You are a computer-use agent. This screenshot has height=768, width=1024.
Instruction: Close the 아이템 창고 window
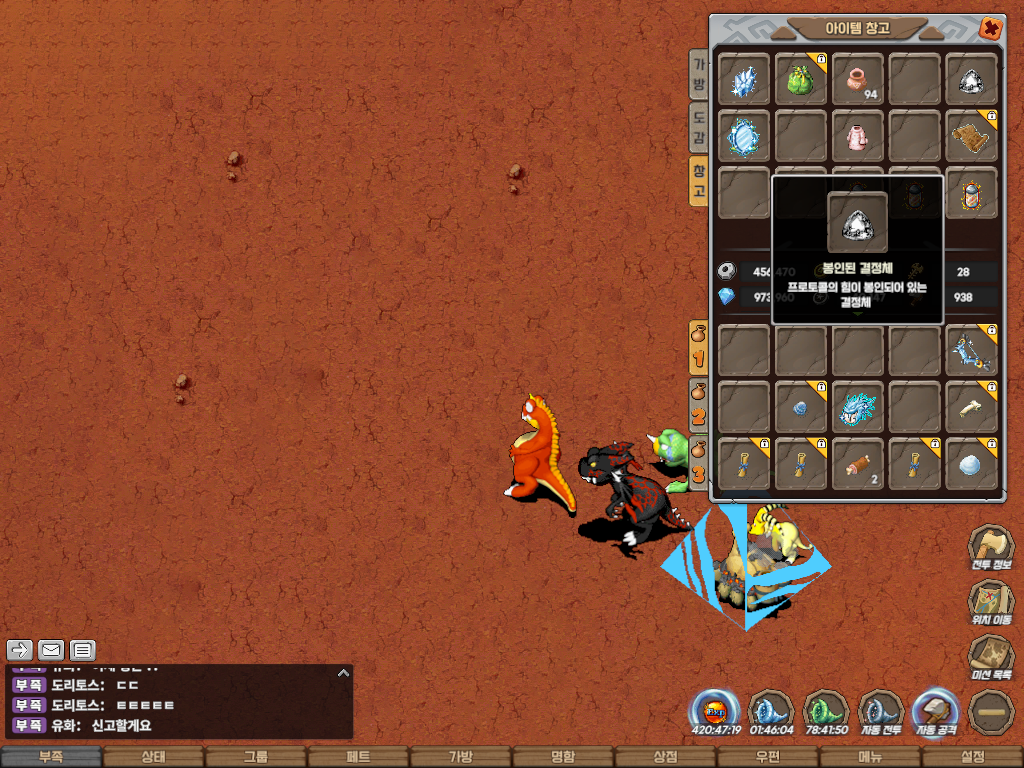(990, 28)
